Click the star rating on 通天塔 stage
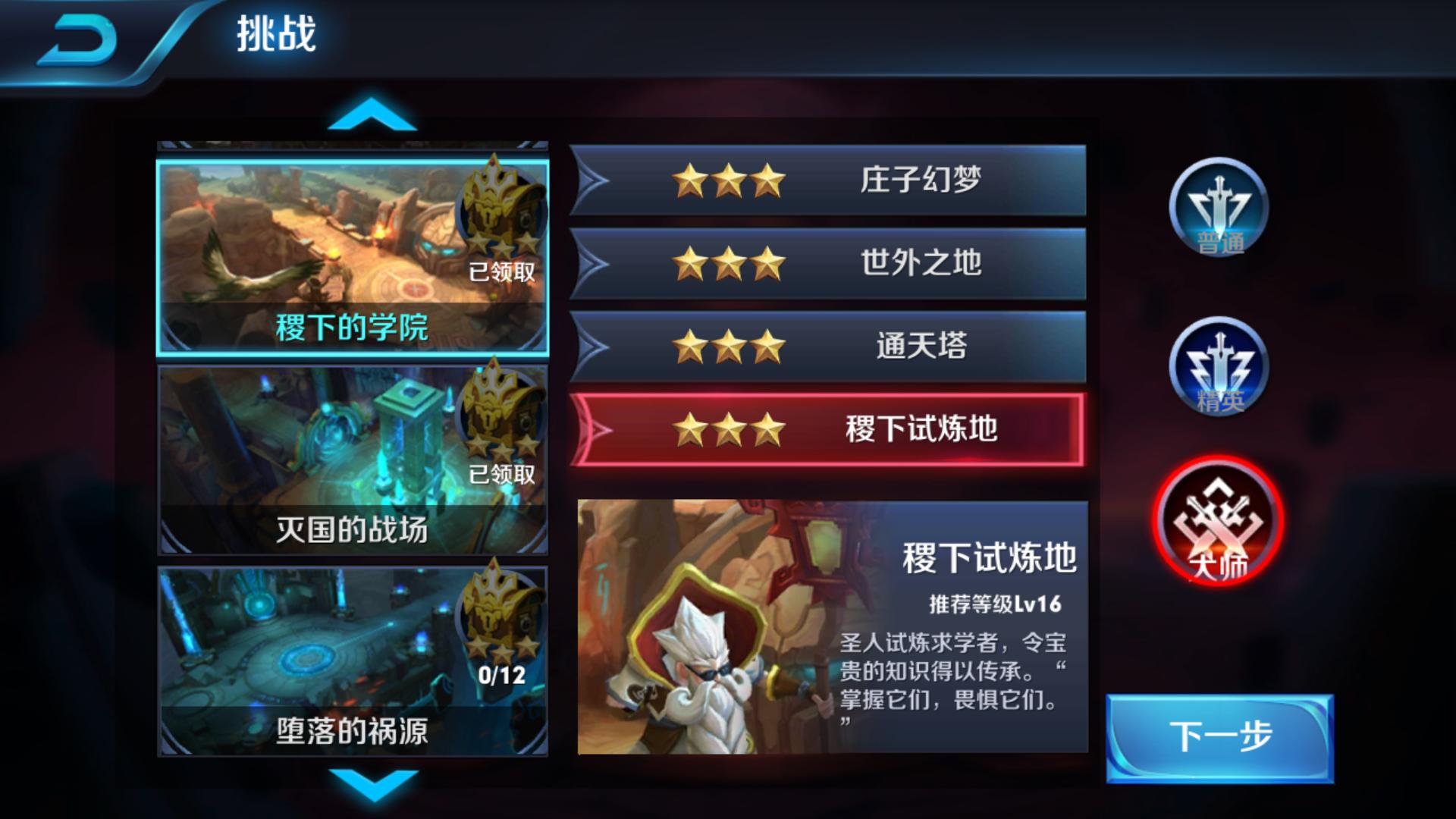This screenshot has height=819, width=1456. (x=728, y=345)
